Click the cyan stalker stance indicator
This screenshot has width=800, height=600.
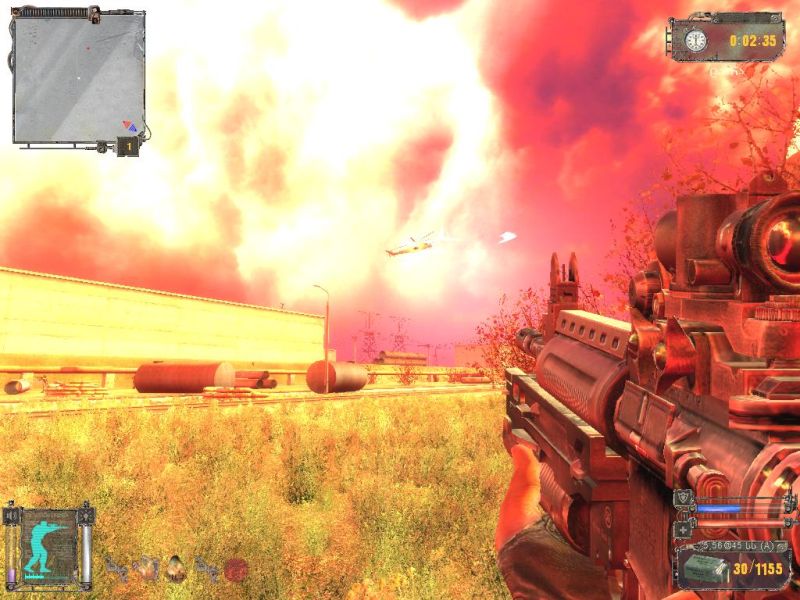(x=46, y=546)
